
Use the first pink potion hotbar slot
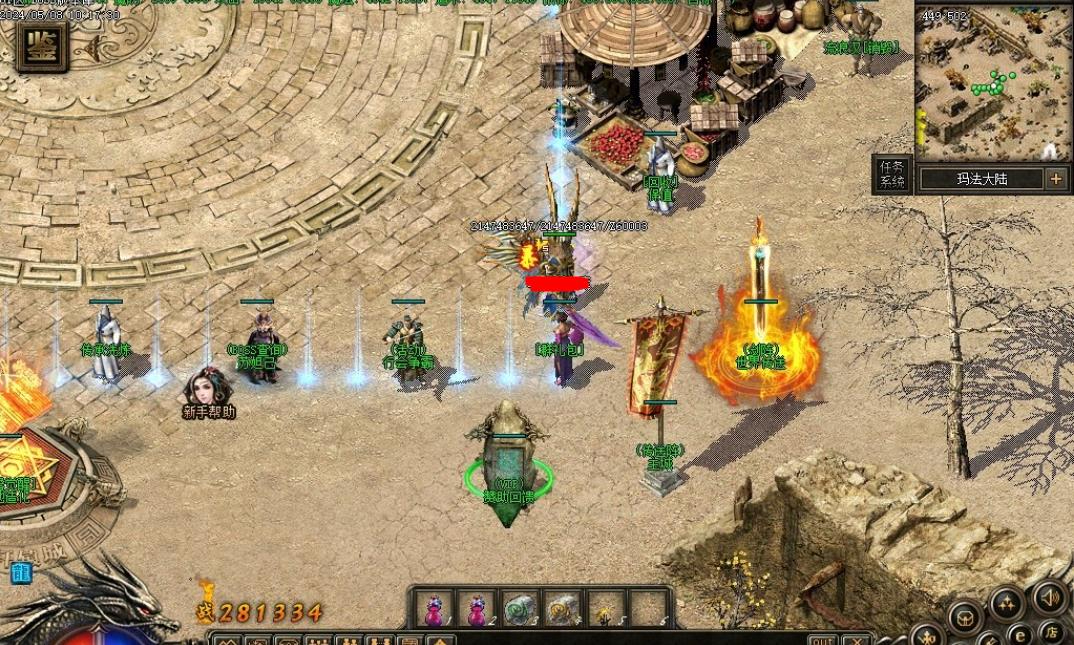436,609
